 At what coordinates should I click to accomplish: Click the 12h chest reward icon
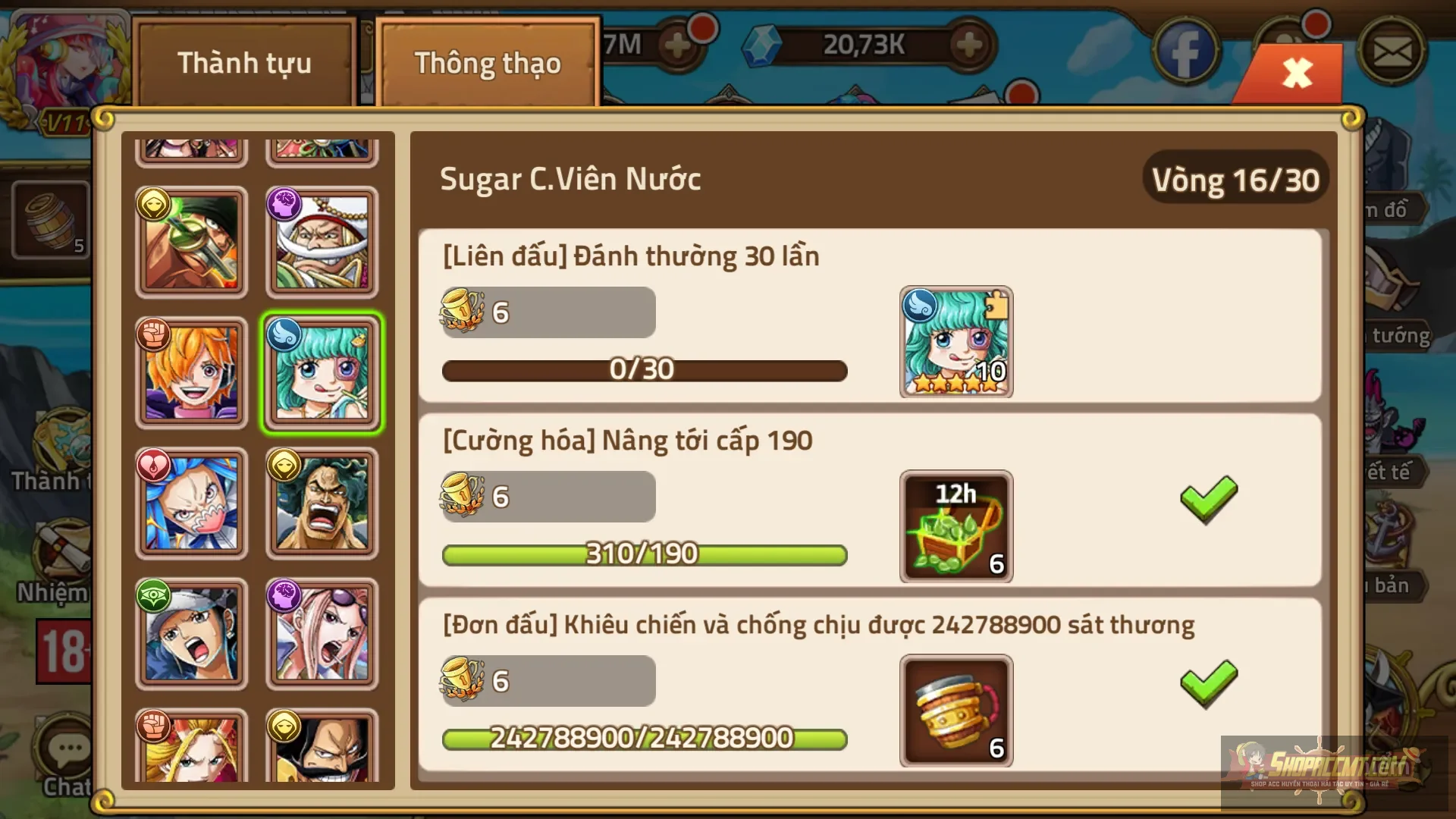tap(955, 526)
